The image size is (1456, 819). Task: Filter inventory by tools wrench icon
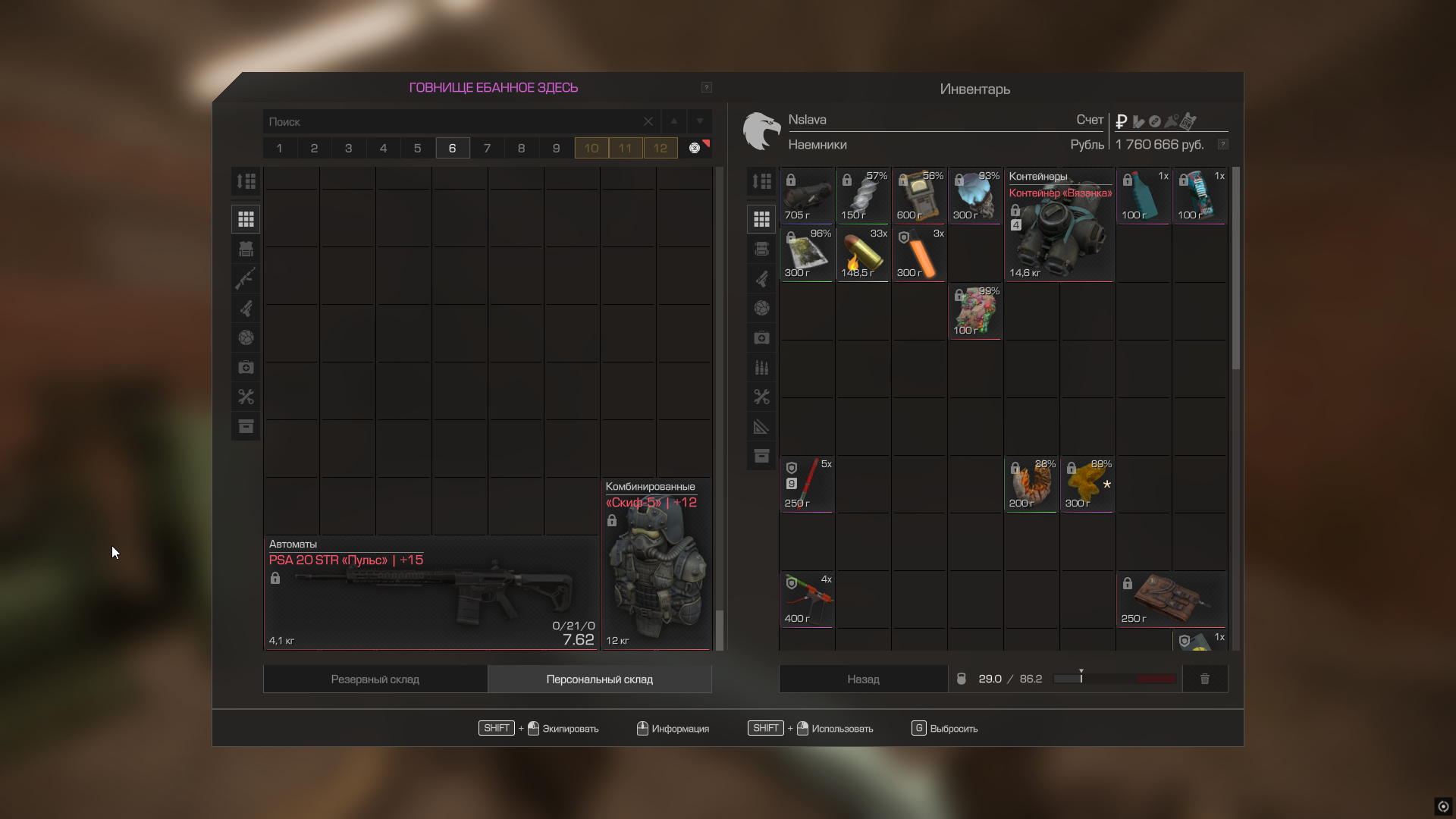pos(761,397)
